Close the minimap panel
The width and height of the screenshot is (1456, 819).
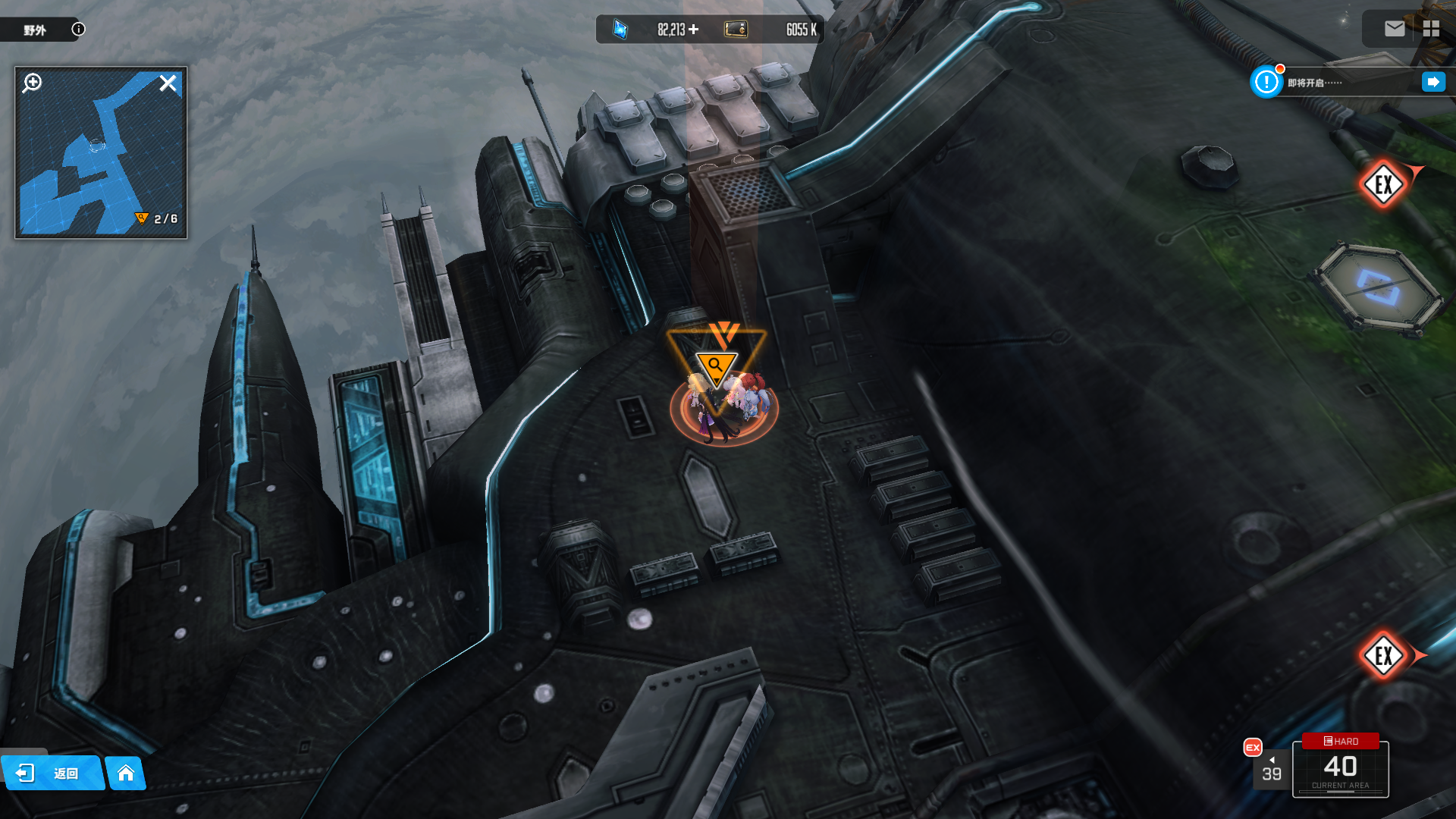[168, 83]
